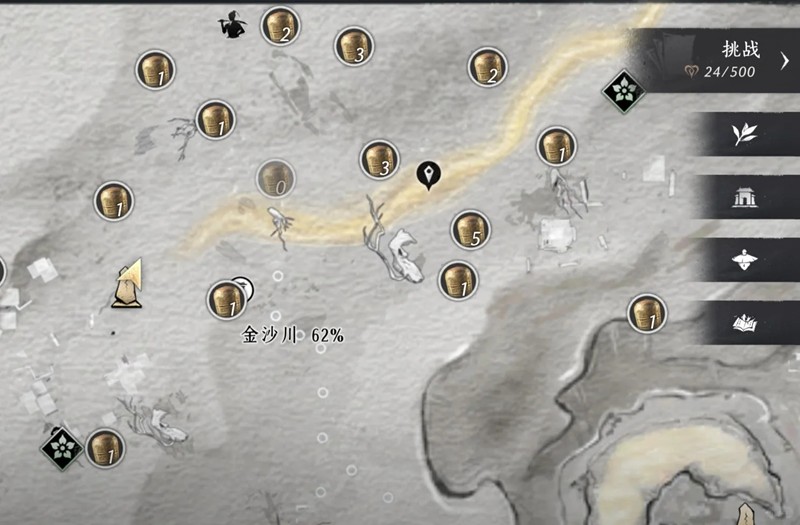Click the treasure marker numbered 5
Viewport: 800px width, 525px height.
coord(470,230)
